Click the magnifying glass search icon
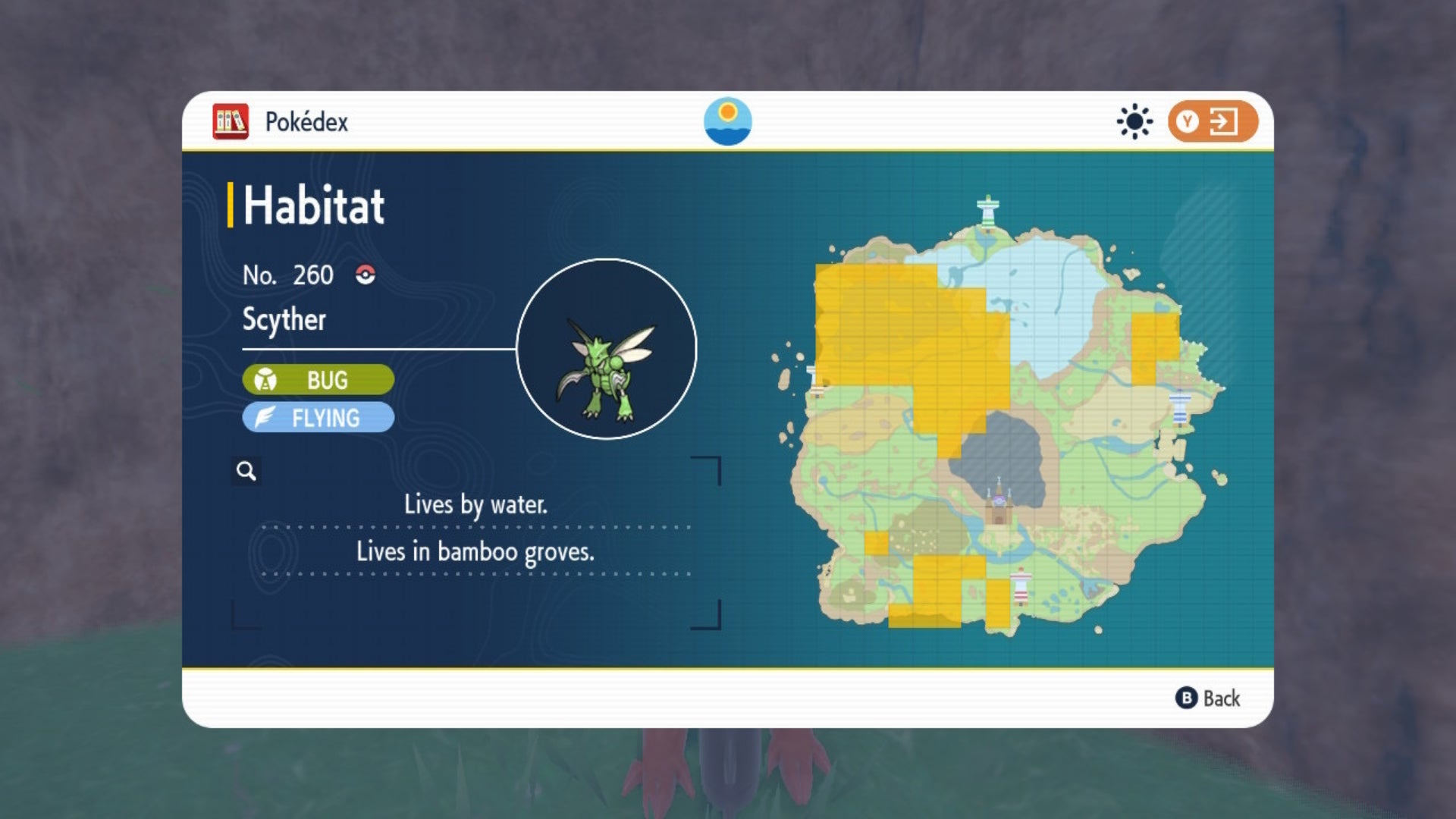This screenshot has width=1456, height=819. 245,471
